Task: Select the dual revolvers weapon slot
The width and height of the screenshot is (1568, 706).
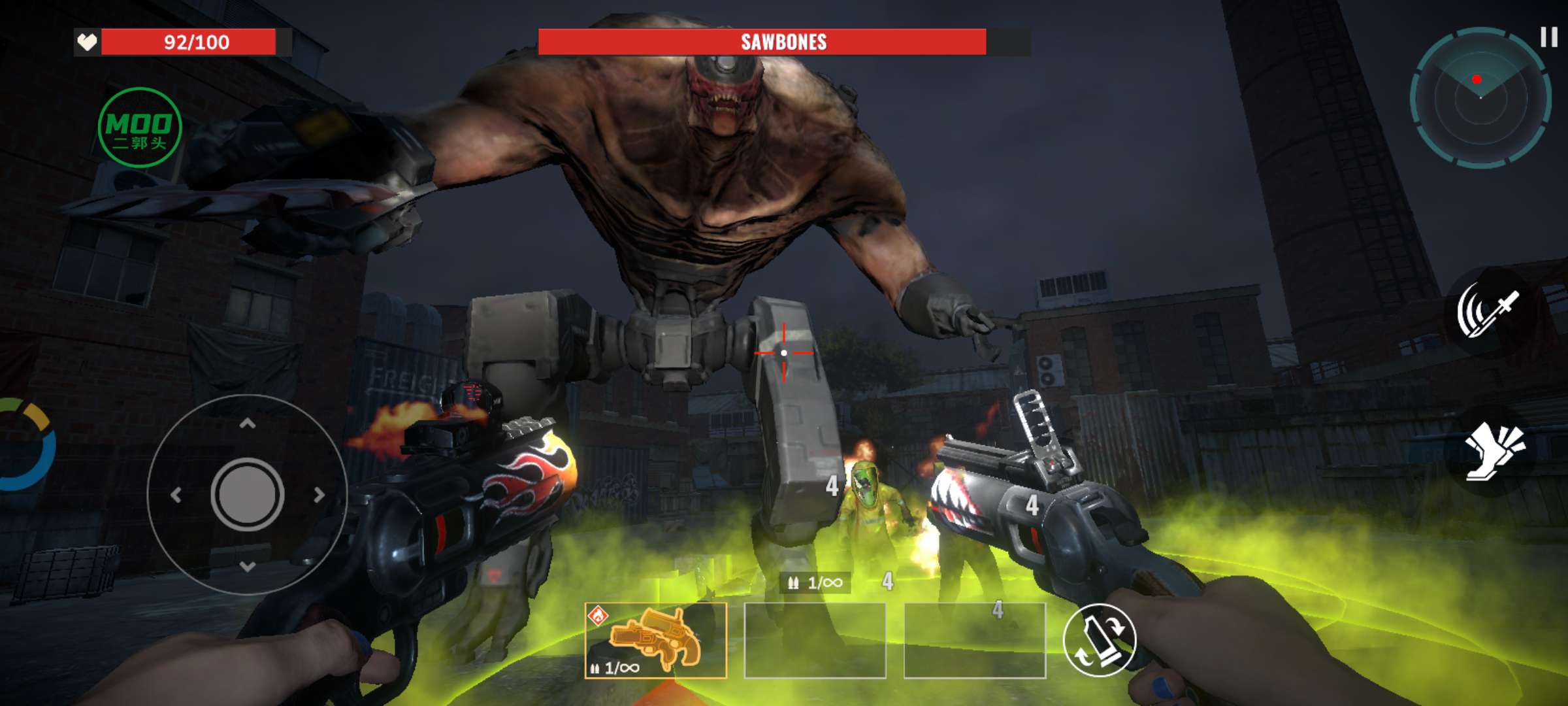Action: point(655,641)
